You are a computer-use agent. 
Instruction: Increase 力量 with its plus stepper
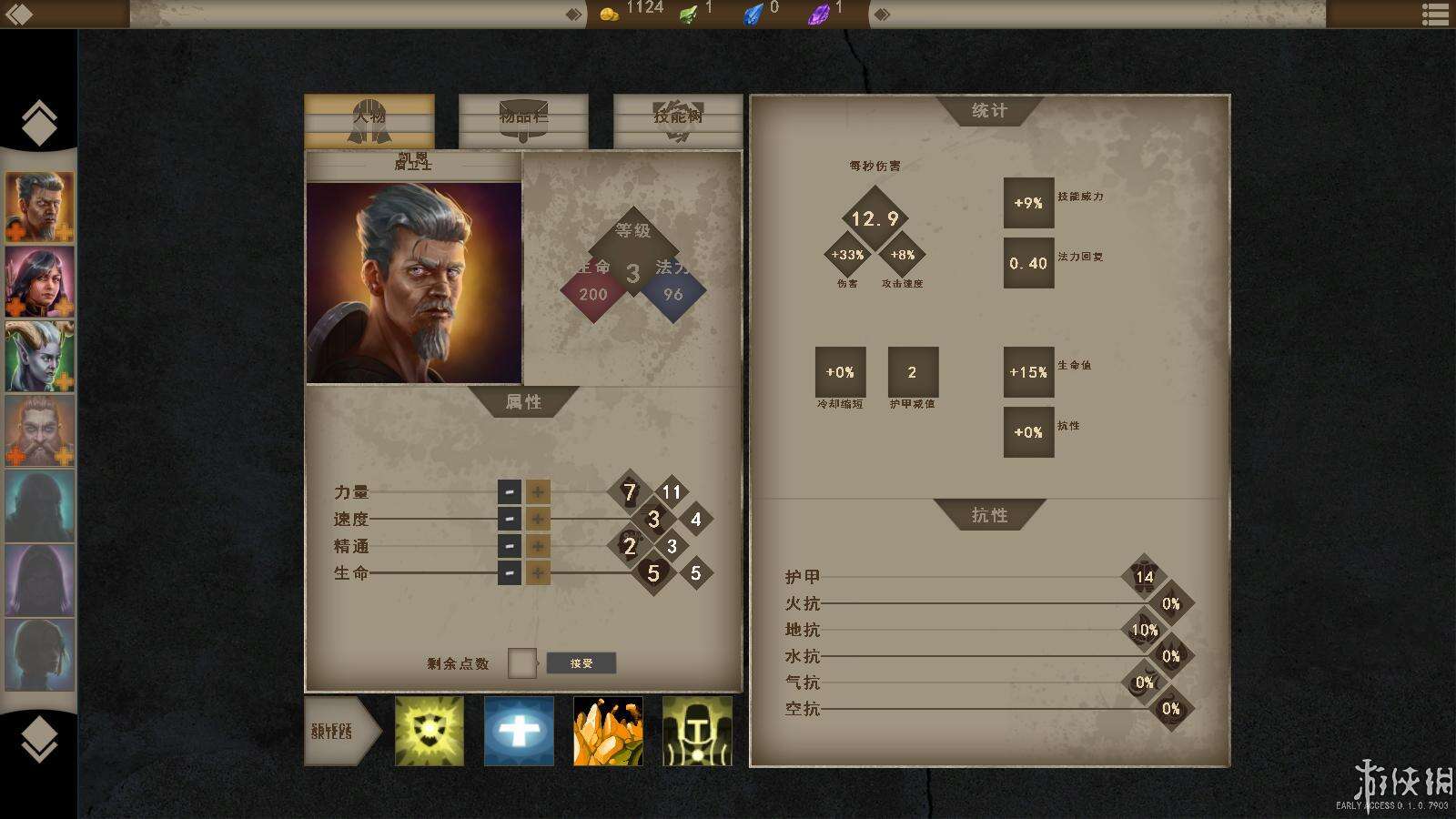pyautogui.click(x=539, y=491)
